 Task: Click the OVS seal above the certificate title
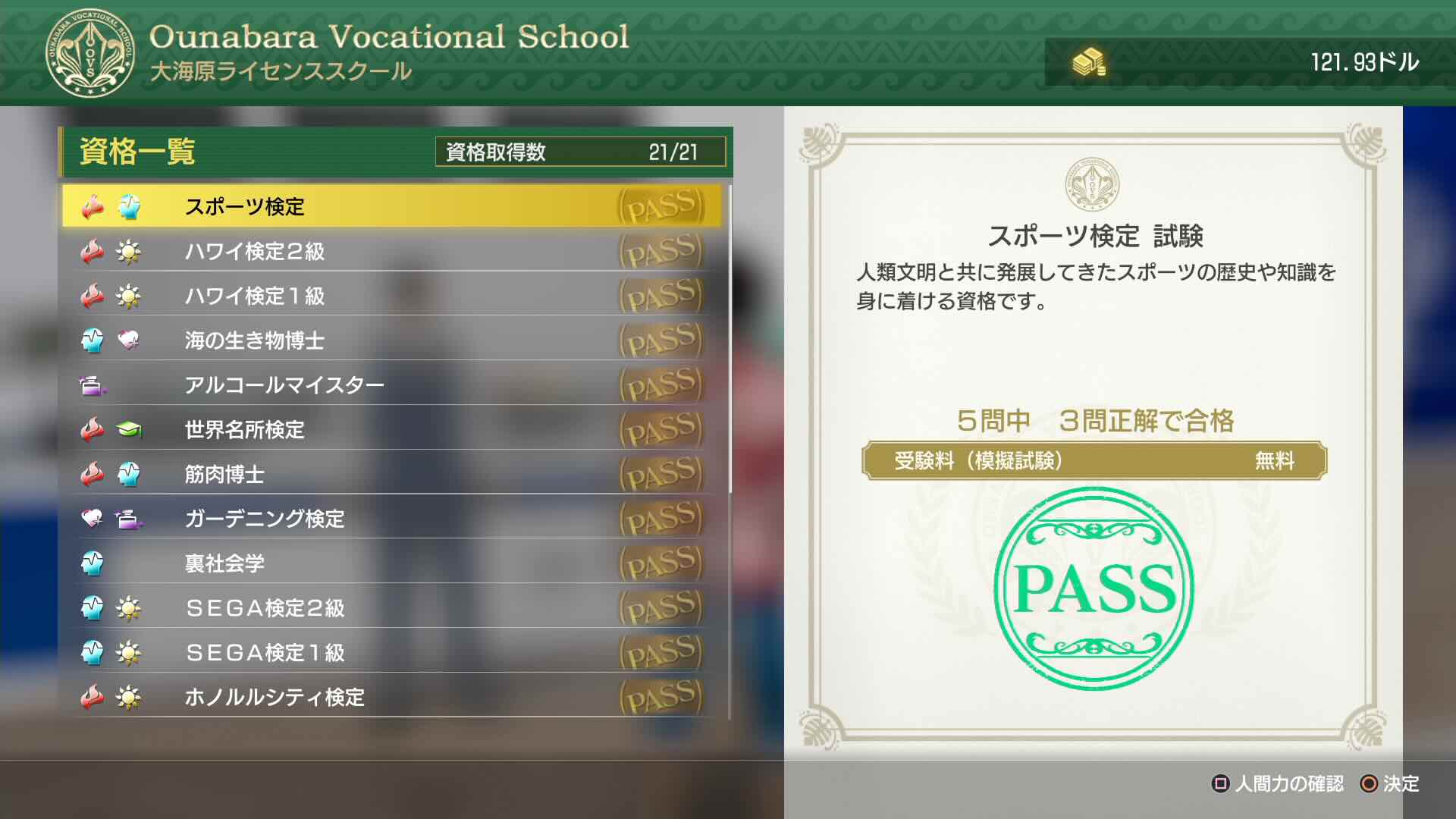(1093, 184)
